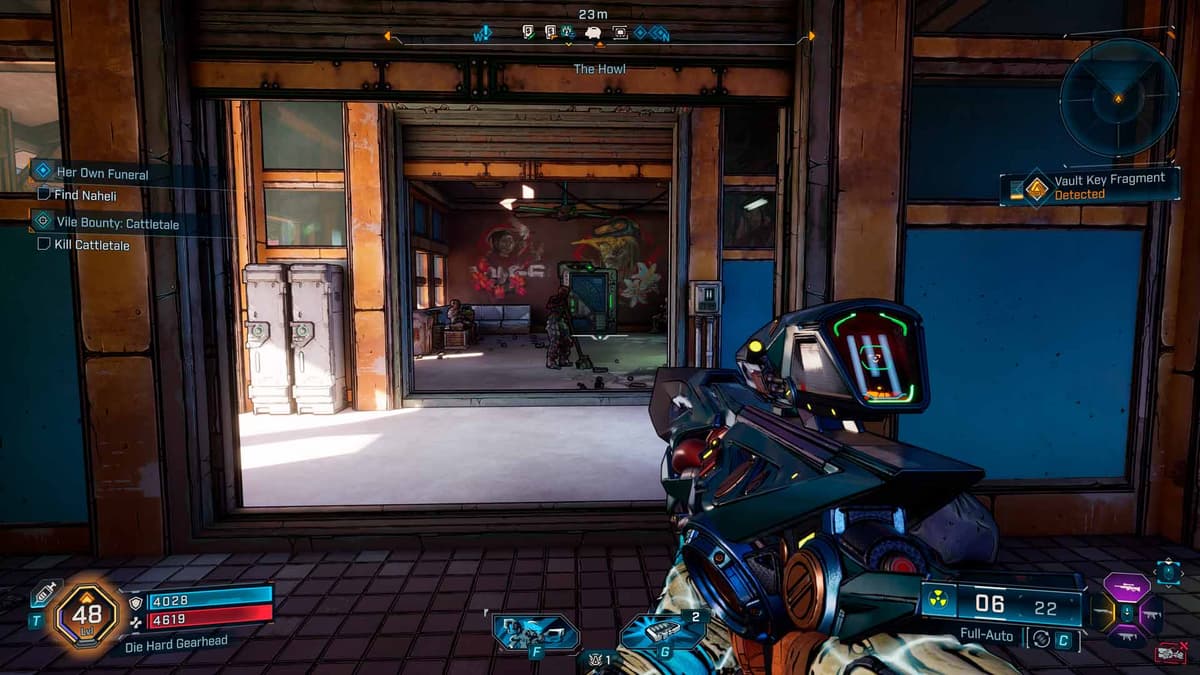The image size is (1200, 675).
Task: Toggle the Kill Cattletale objective checkbox
Action: click(x=44, y=244)
